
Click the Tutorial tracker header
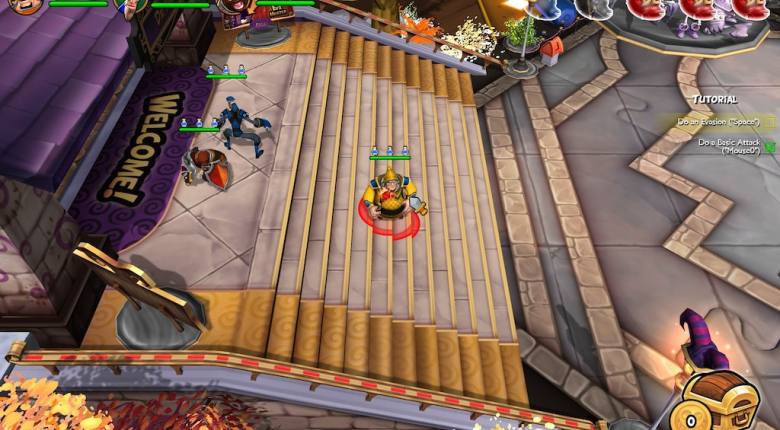[714, 100]
